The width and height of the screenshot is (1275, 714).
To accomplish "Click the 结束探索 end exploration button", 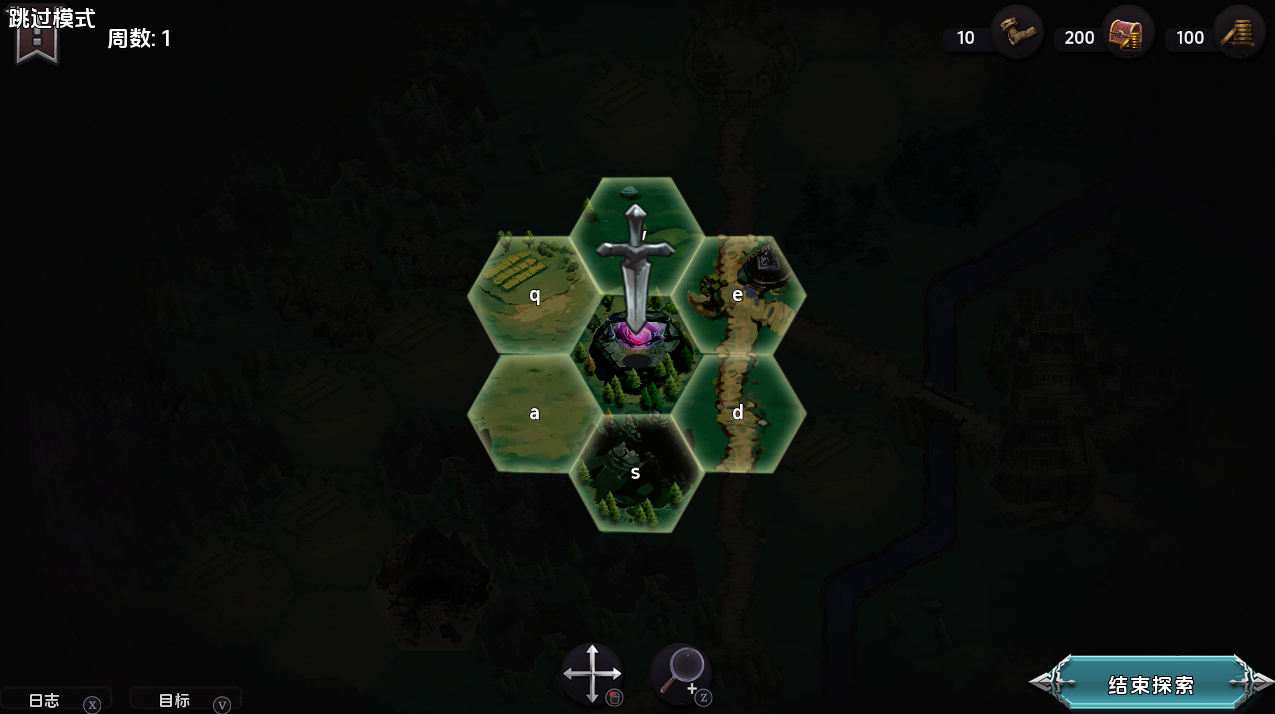I will [x=1151, y=685].
